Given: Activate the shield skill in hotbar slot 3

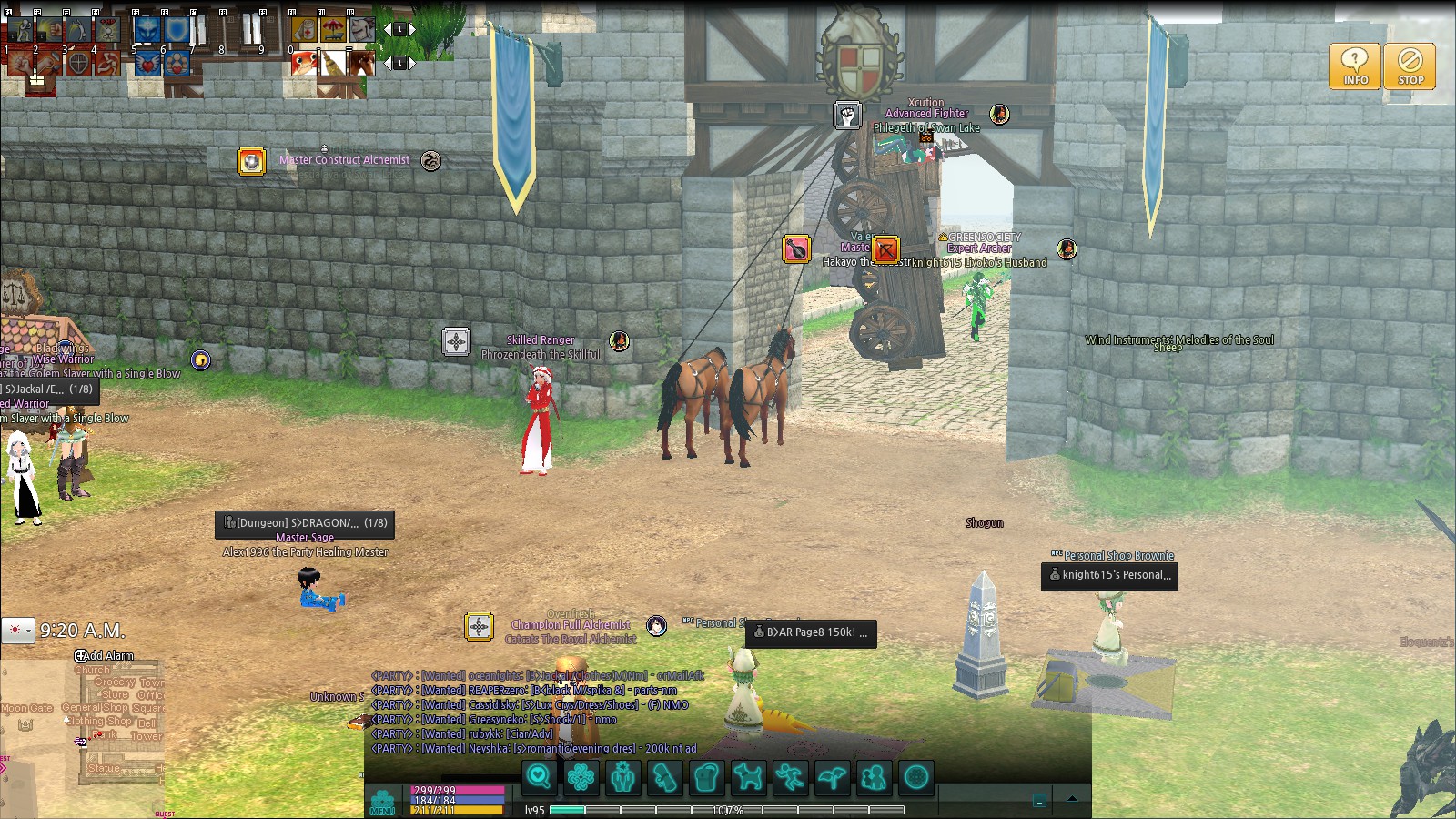Looking at the screenshot, I should point(79,63).
